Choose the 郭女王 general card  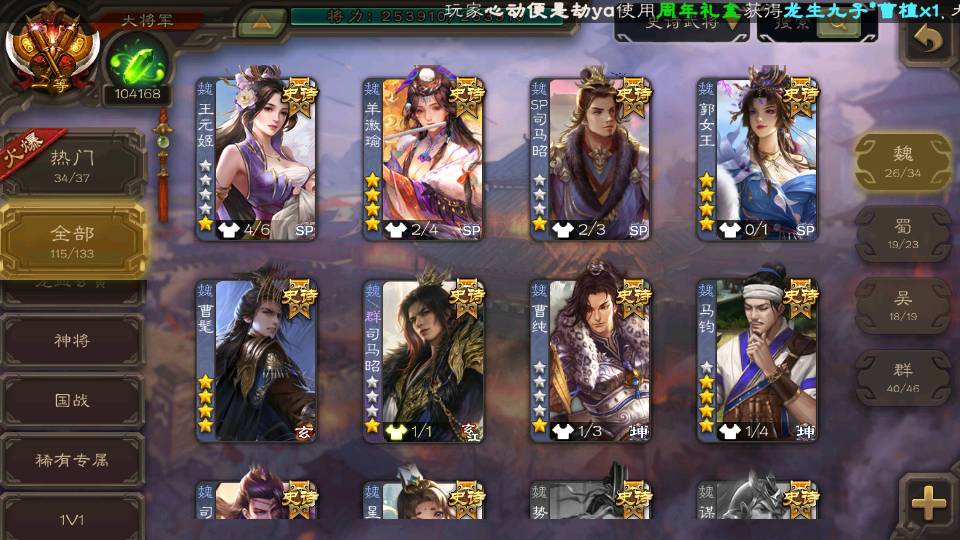pos(758,157)
